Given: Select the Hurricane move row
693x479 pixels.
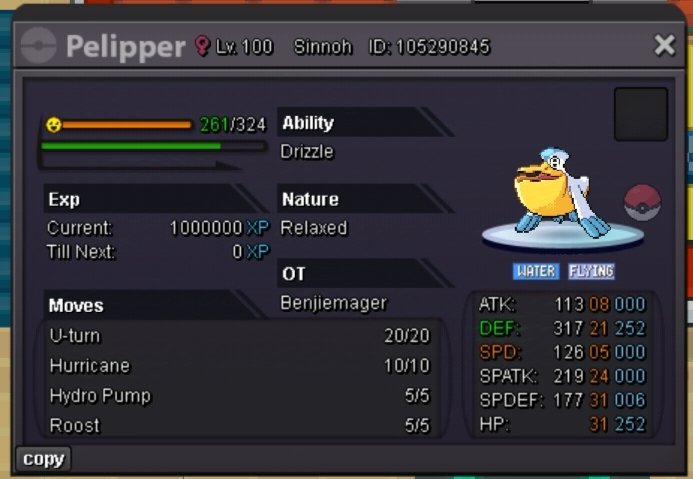Looking at the screenshot, I should point(239,366).
